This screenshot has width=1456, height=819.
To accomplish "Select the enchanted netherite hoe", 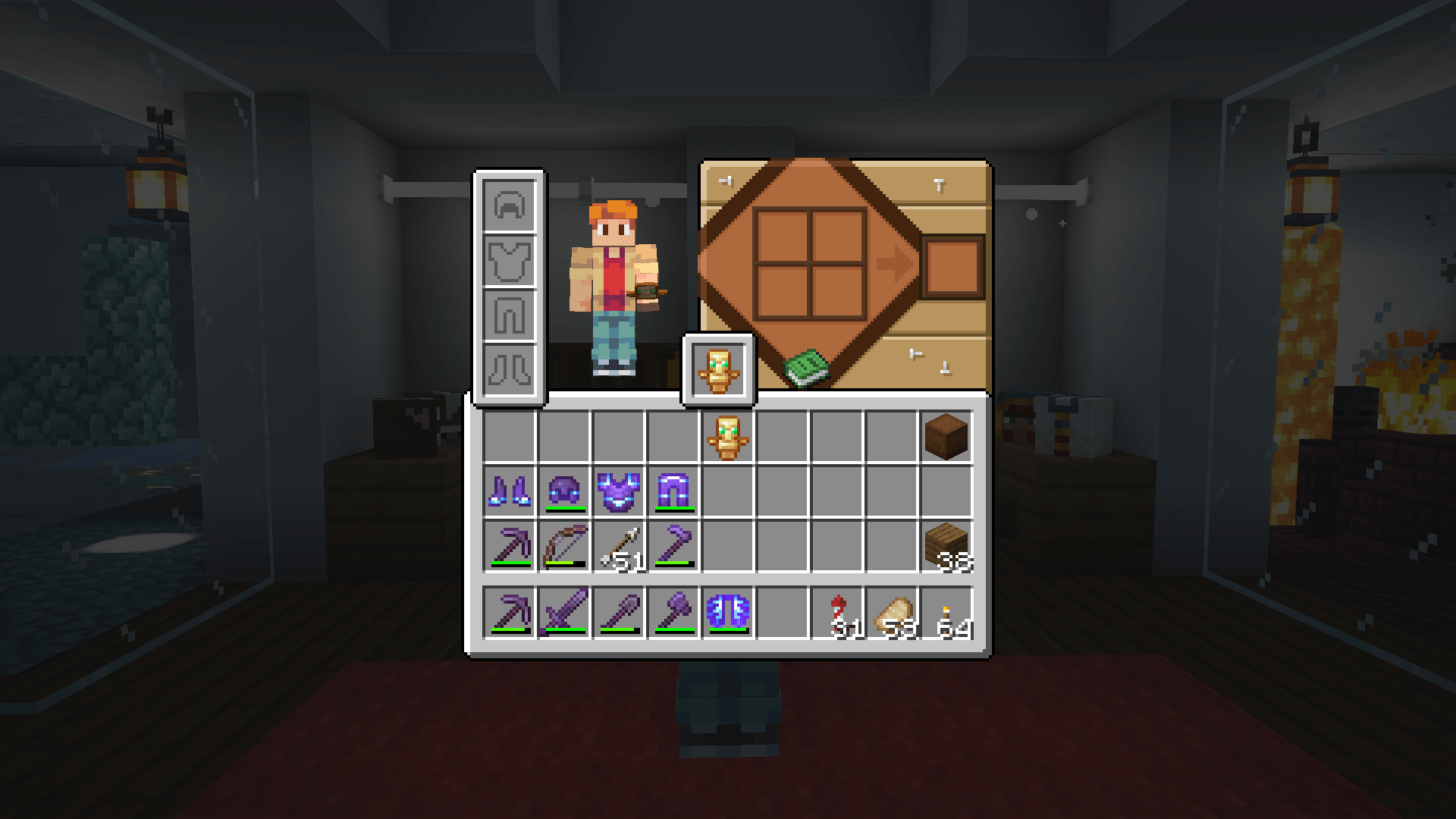I will (672, 544).
